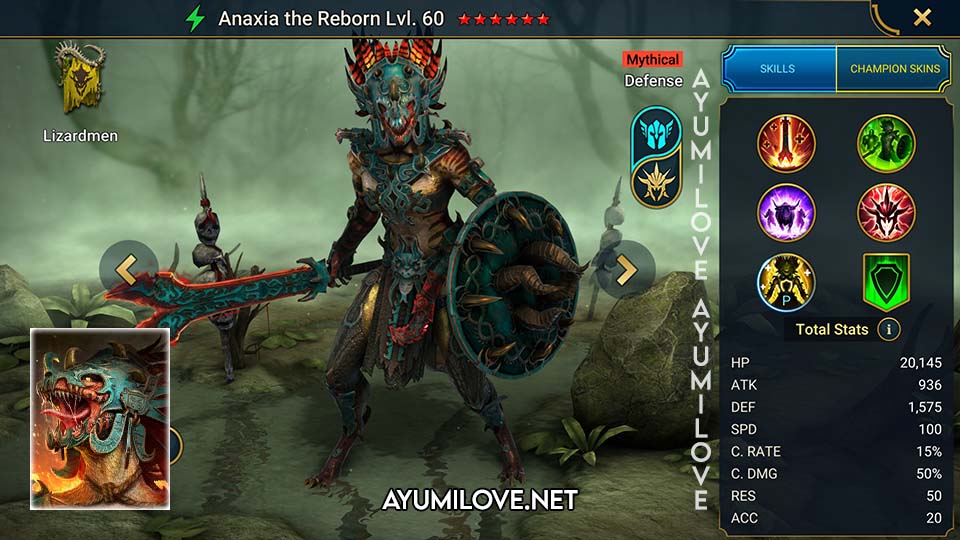Viewport: 960px width, 540px height.
Task: Show the previous champion with left arrow
Action: tap(127, 269)
